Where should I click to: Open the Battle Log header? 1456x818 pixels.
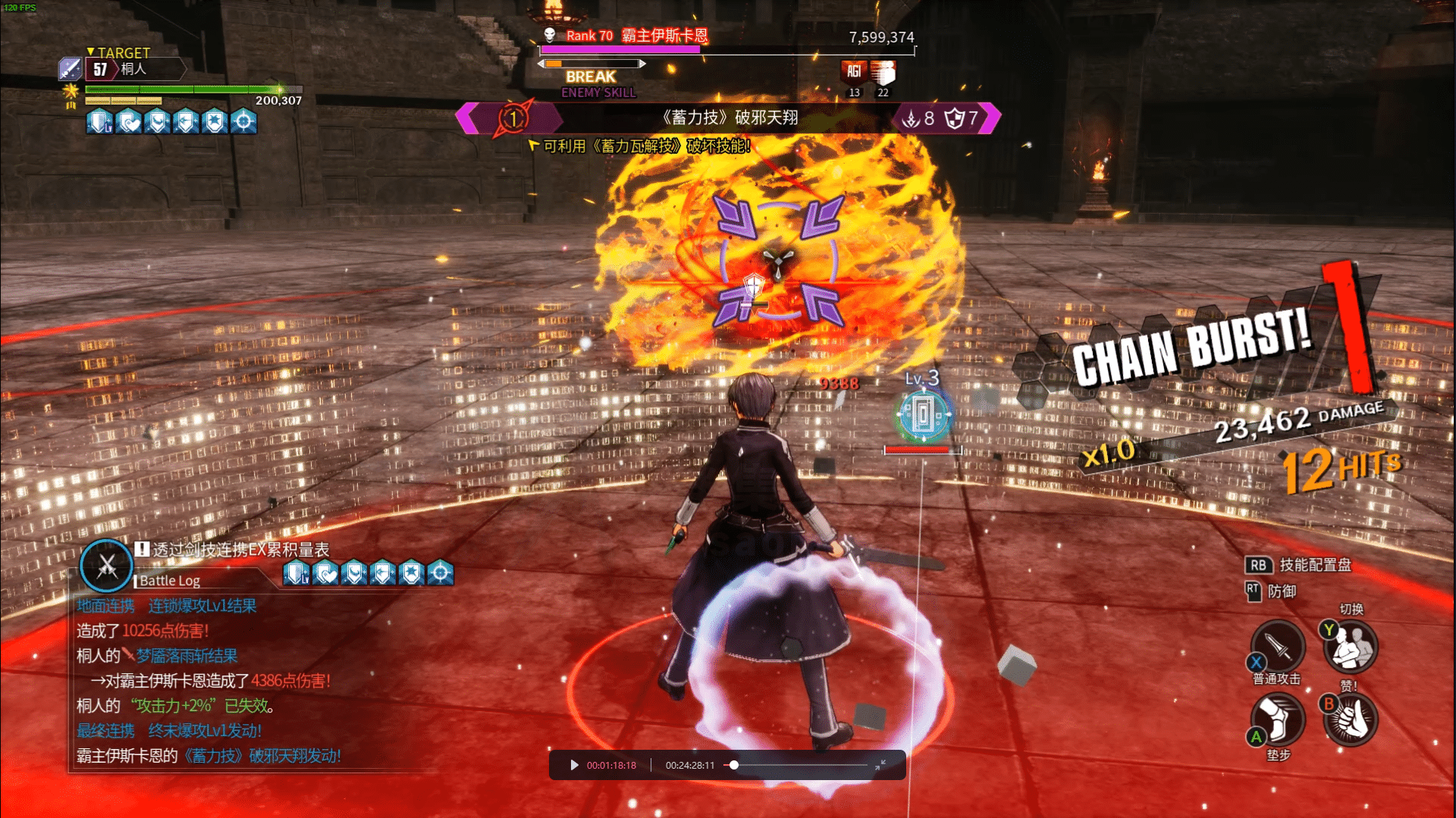[170, 581]
